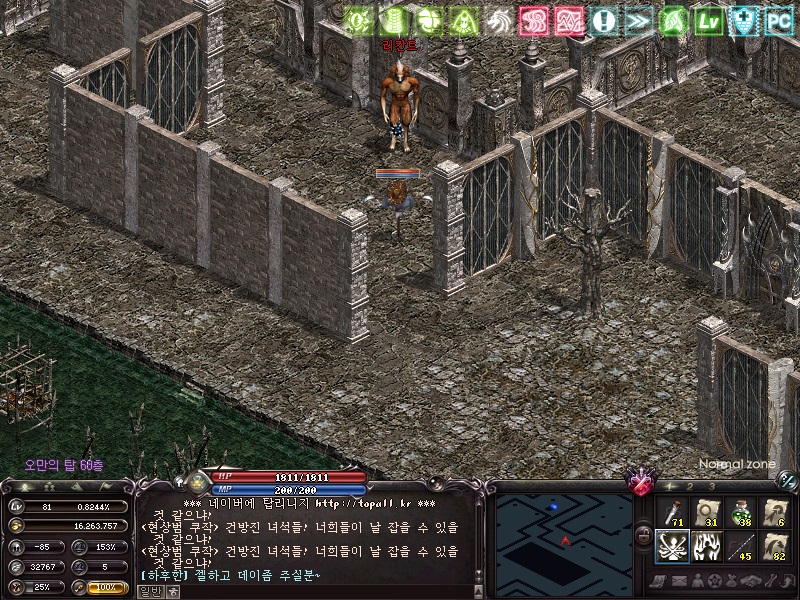Viewport: 800px width, 600px height.
Task: Click the double-arrow haste buff icon
Action: pos(639,21)
